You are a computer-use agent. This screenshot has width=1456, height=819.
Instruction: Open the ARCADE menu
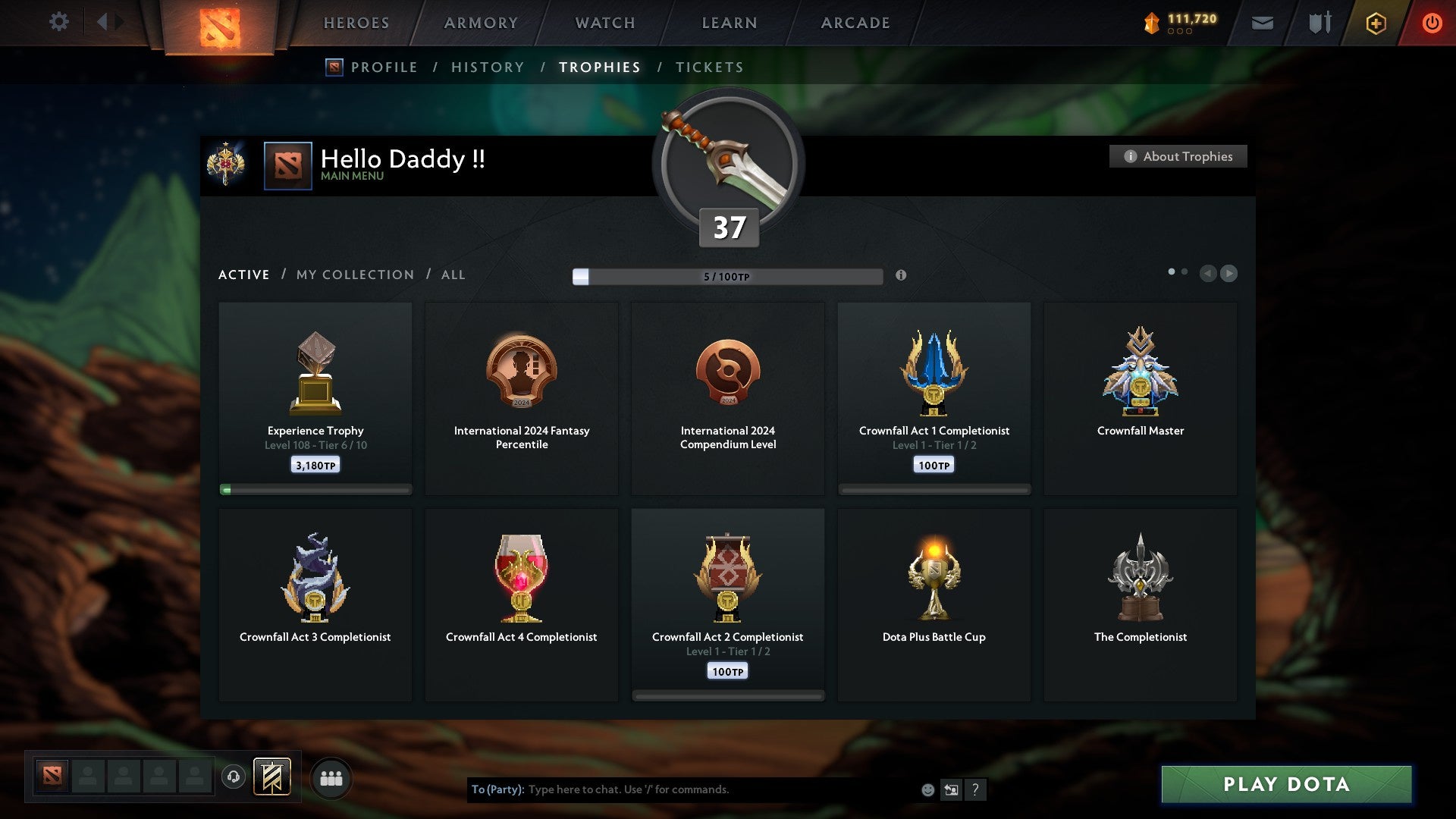click(x=855, y=23)
